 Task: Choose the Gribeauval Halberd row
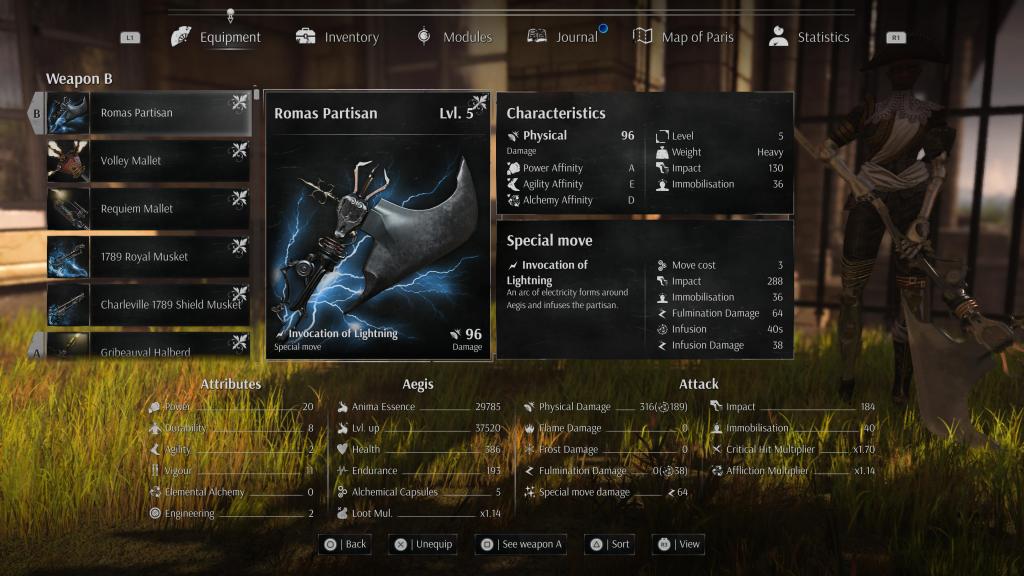pyautogui.click(x=148, y=349)
